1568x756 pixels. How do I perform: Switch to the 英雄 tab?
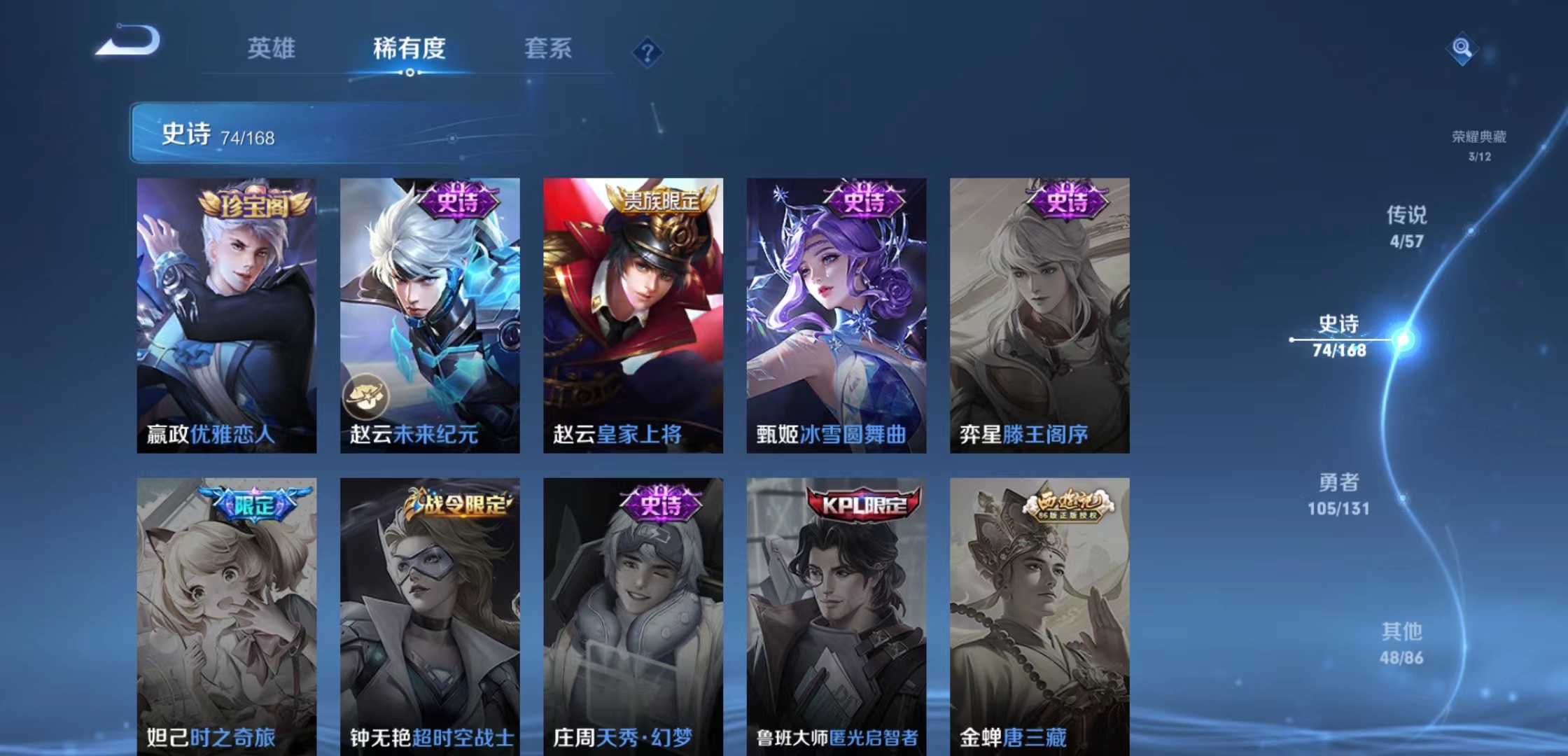click(272, 49)
